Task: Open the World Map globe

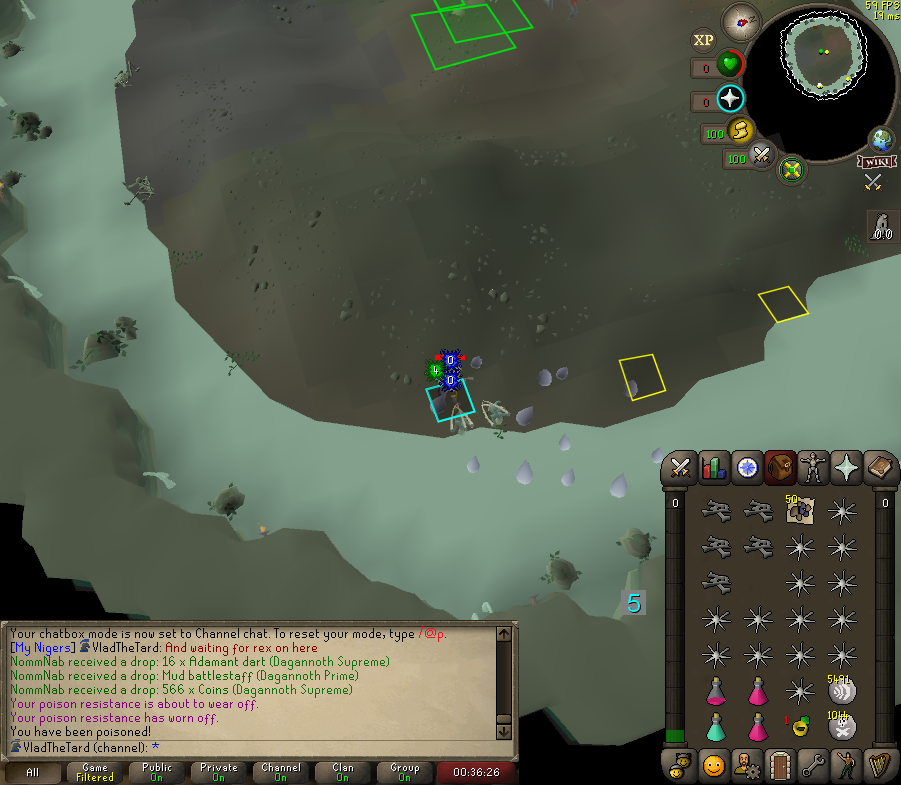Action: pos(882,139)
